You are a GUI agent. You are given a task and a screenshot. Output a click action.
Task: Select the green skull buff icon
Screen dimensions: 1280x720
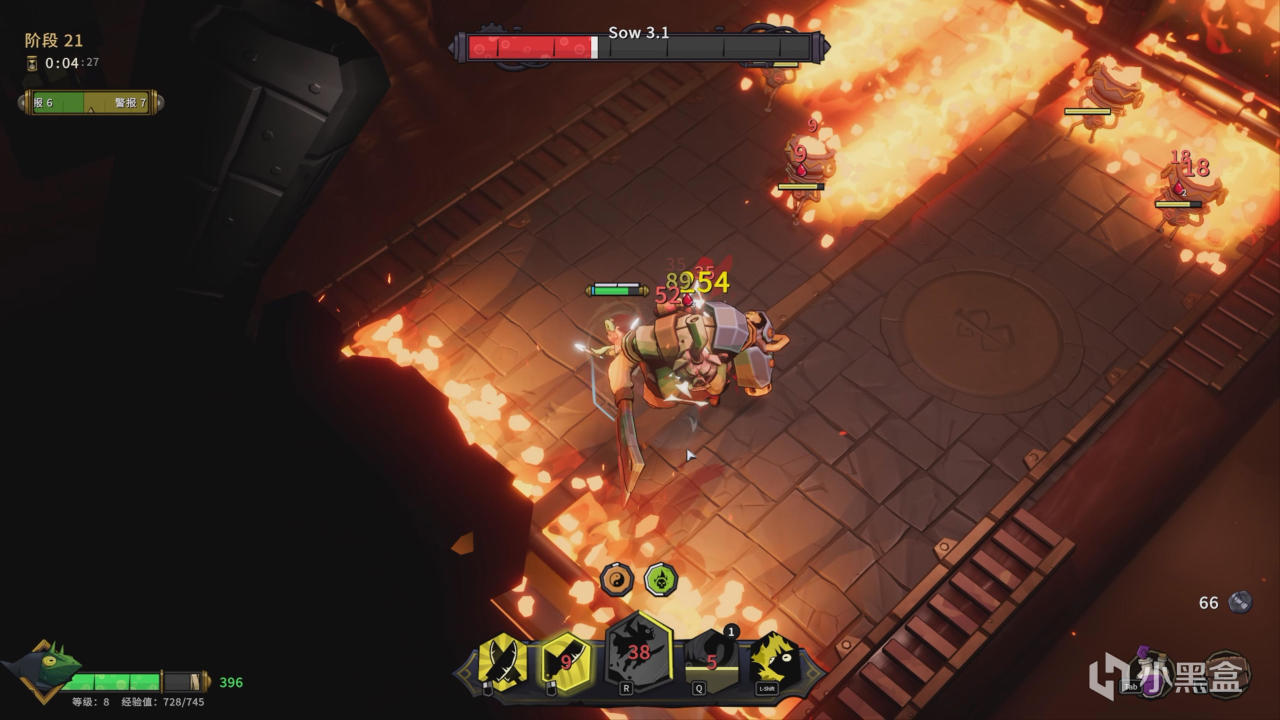click(660, 579)
